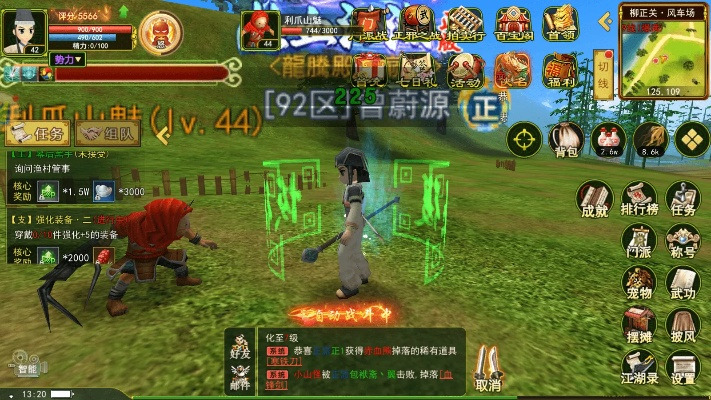Viewport: 711px width, 400px height.
Task: Open the 门派 sect panel
Action: point(638,244)
